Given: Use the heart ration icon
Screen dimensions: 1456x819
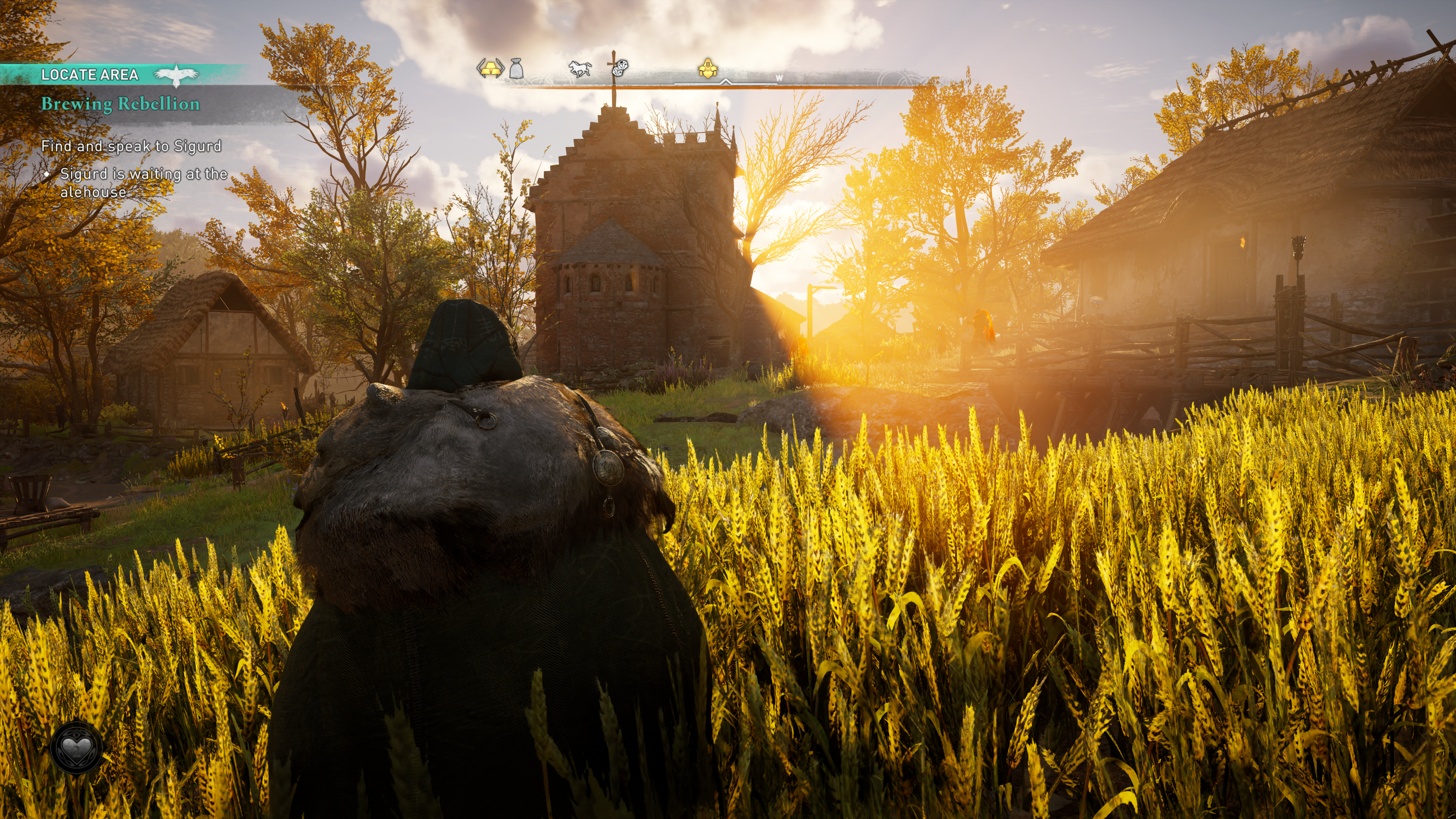Looking at the screenshot, I should pyautogui.click(x=76, y=747).
